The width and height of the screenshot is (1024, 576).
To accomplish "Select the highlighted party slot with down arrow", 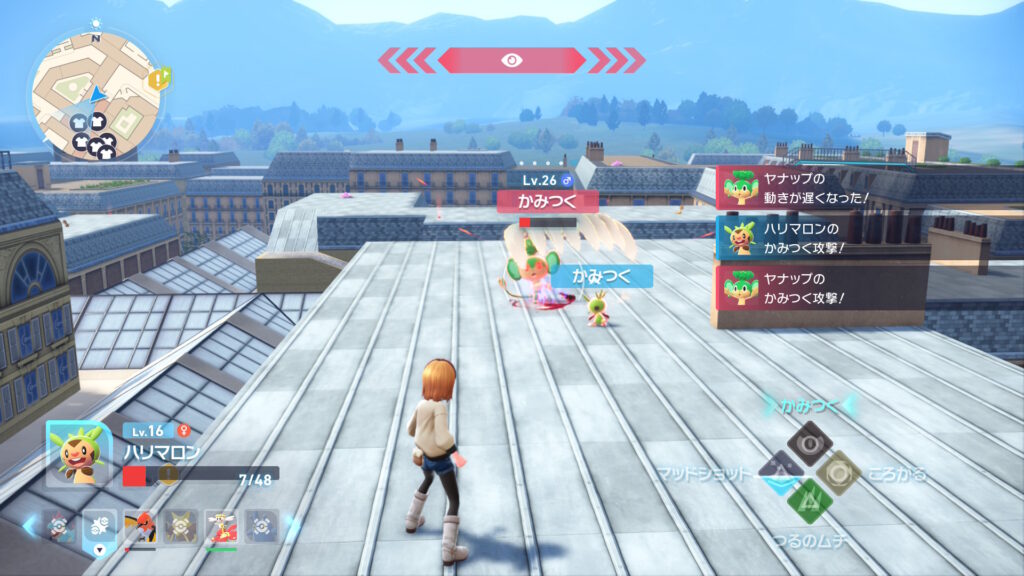I will tap(99, 526).
